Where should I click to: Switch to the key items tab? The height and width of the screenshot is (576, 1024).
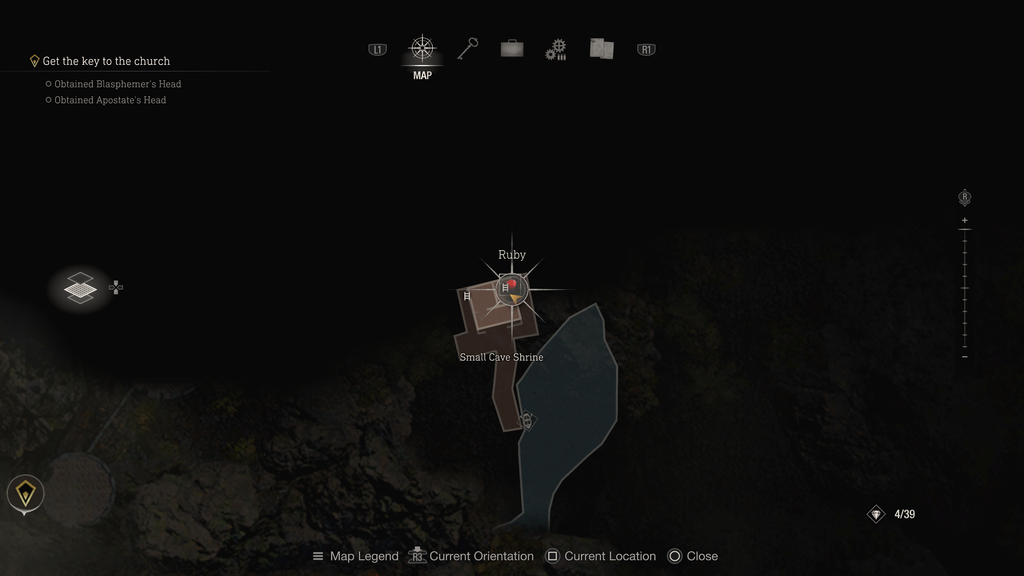point(468,49)
